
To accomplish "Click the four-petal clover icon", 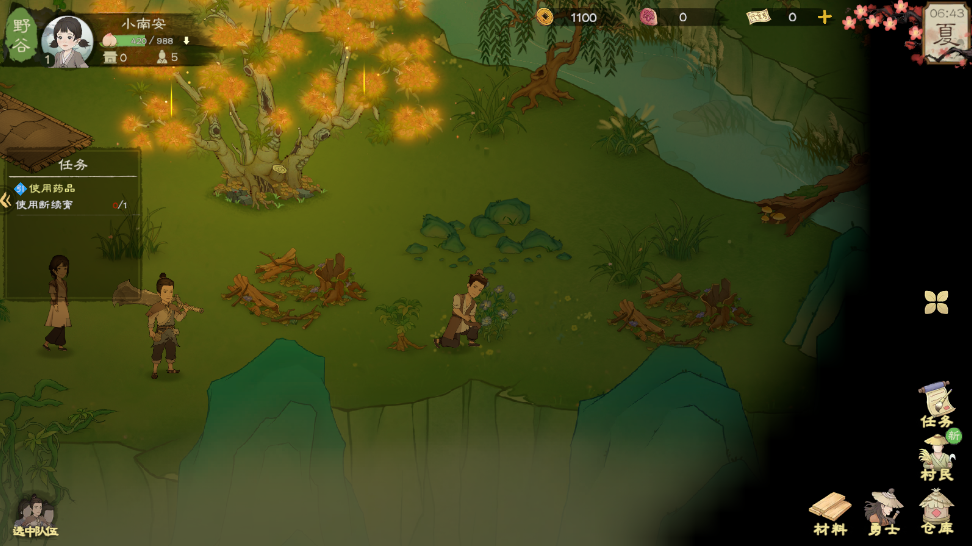I will (x=936, y=302).
